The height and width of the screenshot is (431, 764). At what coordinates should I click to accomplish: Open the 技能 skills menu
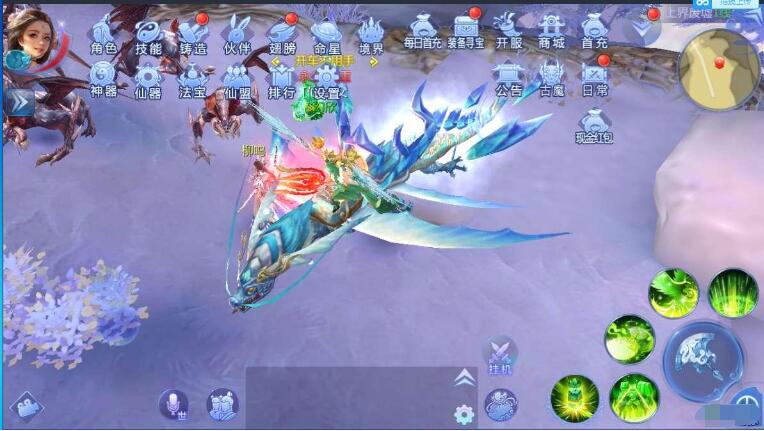coord(148,34)
